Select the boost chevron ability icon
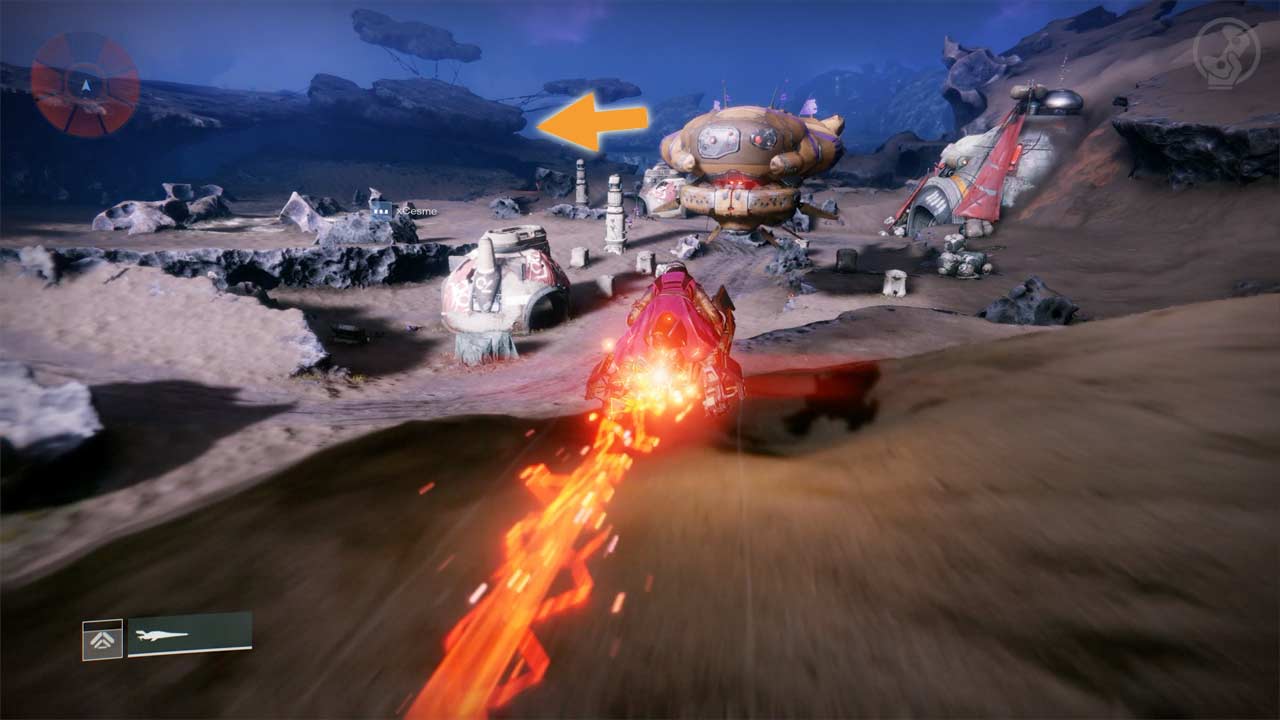 coord(102,640)
